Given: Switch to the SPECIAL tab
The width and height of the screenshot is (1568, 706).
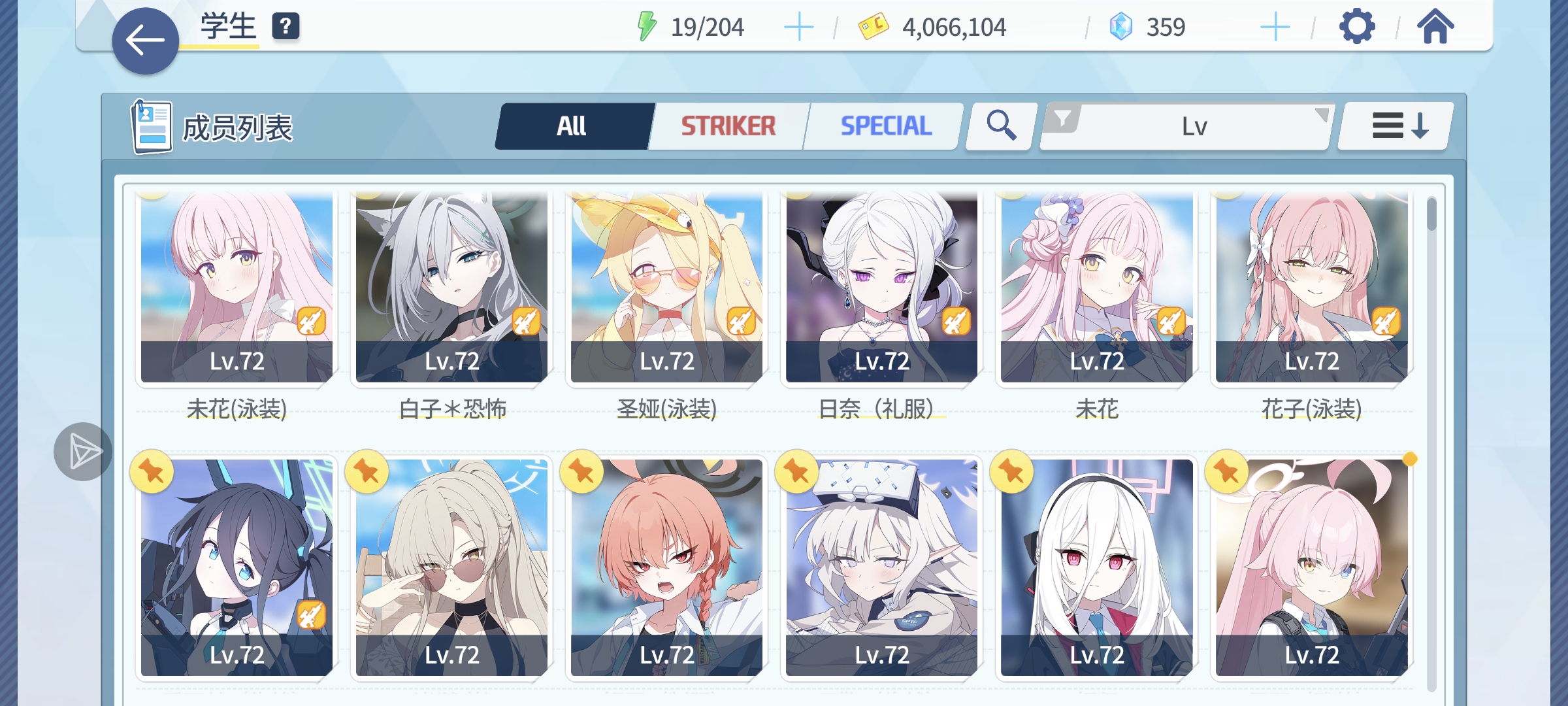Looking at the screenshot, I should (885, 124).
